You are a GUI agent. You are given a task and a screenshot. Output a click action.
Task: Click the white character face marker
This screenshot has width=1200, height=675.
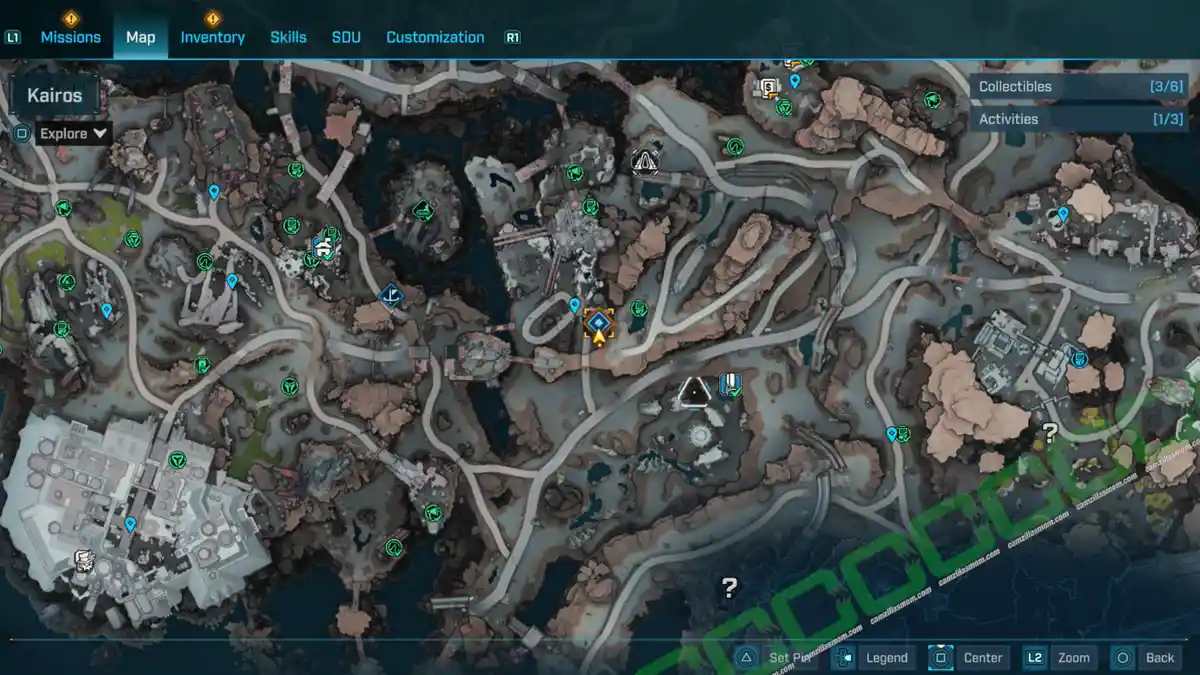[83, 560]
